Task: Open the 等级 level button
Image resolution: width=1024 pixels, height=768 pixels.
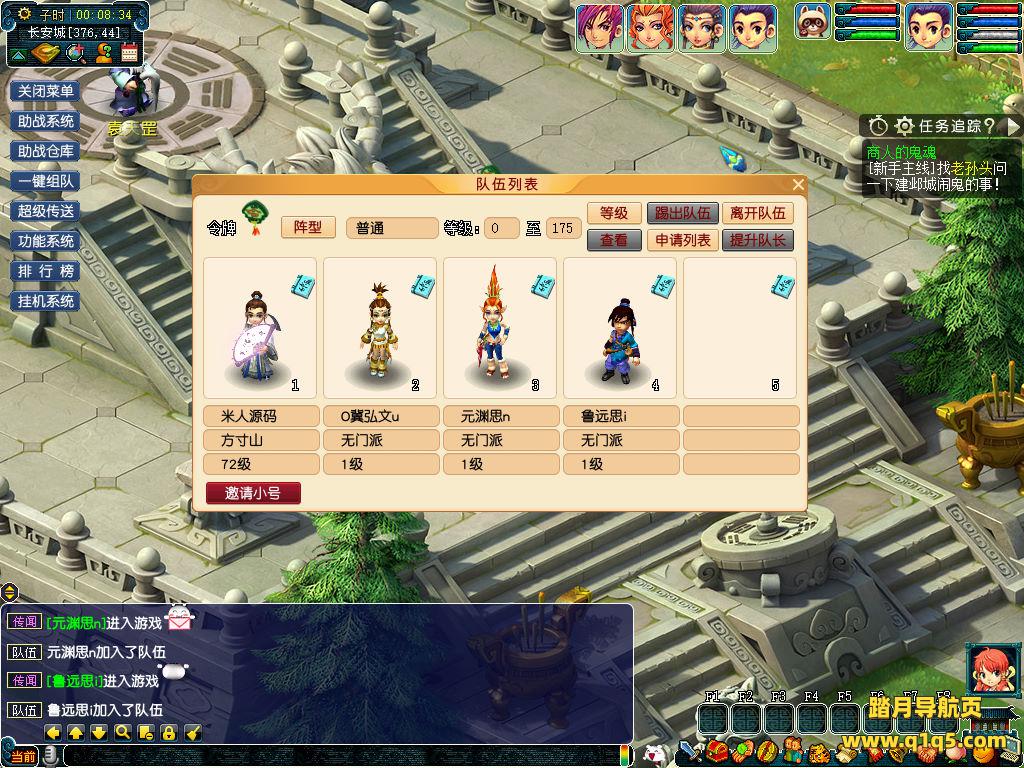Action: (x=613, y=213)
